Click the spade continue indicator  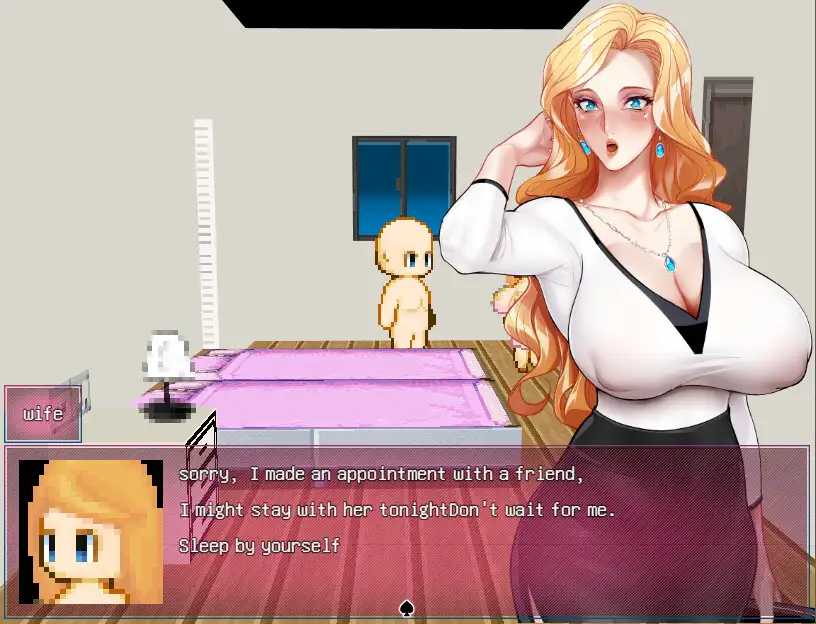pos(407,607)
